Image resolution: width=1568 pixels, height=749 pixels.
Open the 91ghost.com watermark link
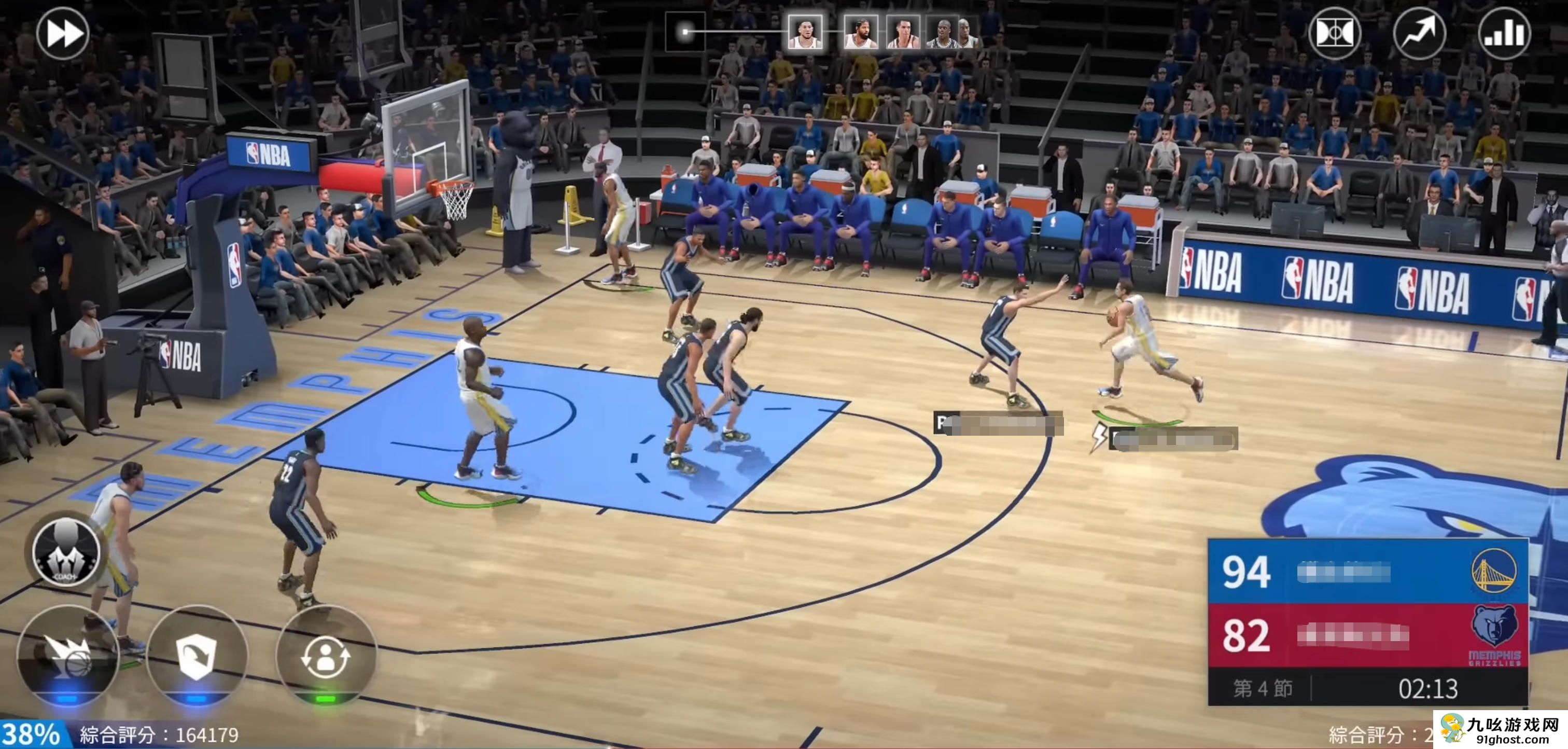click(x=1501, y=729)
